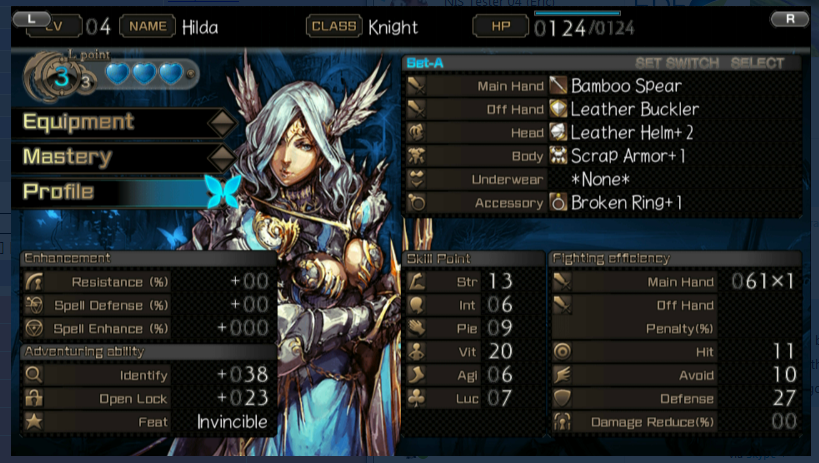The image size is (819, 463).
Task: Choose the Profile menu entry
Action: (x=58, y=191)
